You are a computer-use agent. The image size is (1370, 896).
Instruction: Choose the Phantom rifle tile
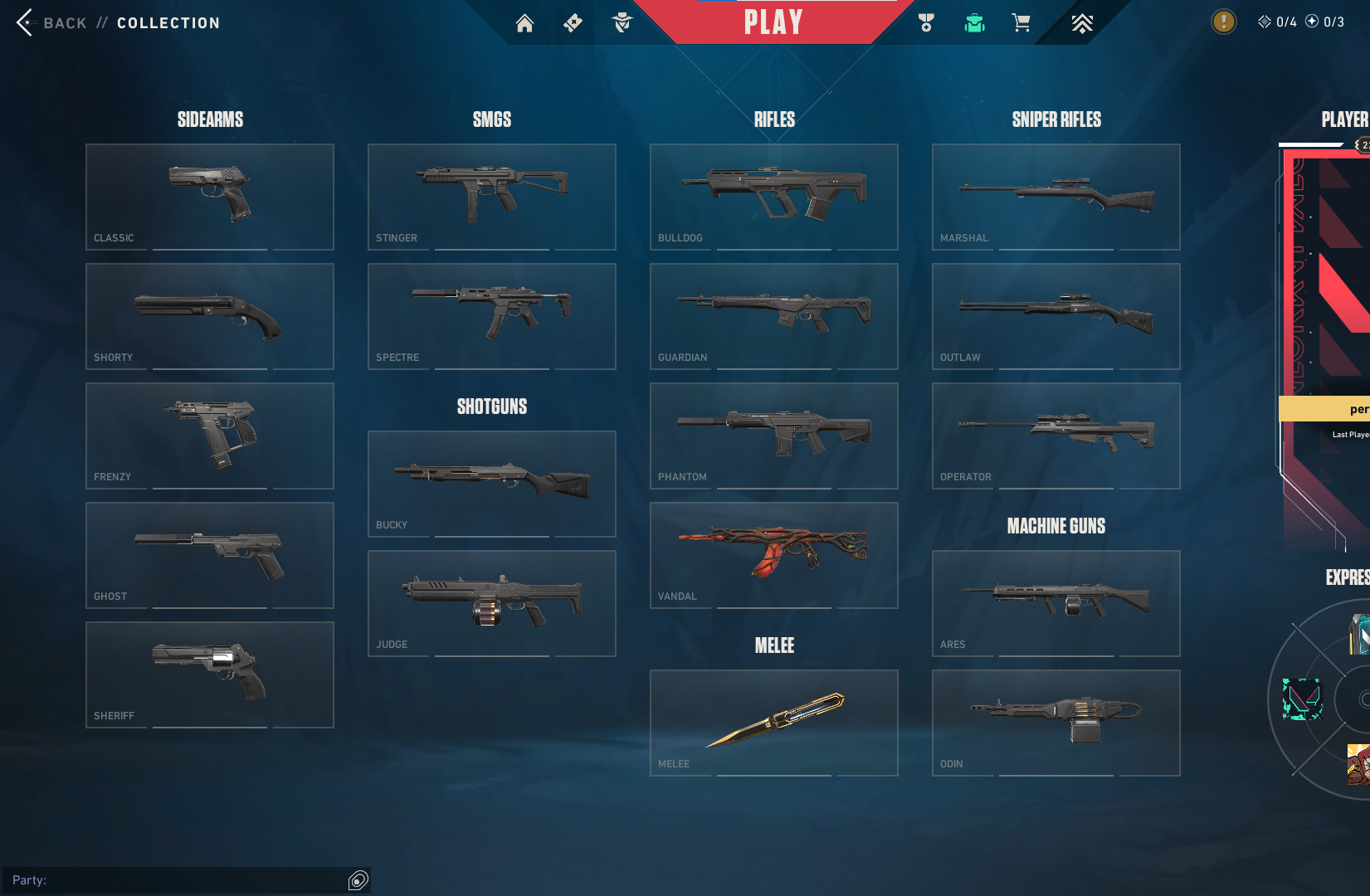774,436
